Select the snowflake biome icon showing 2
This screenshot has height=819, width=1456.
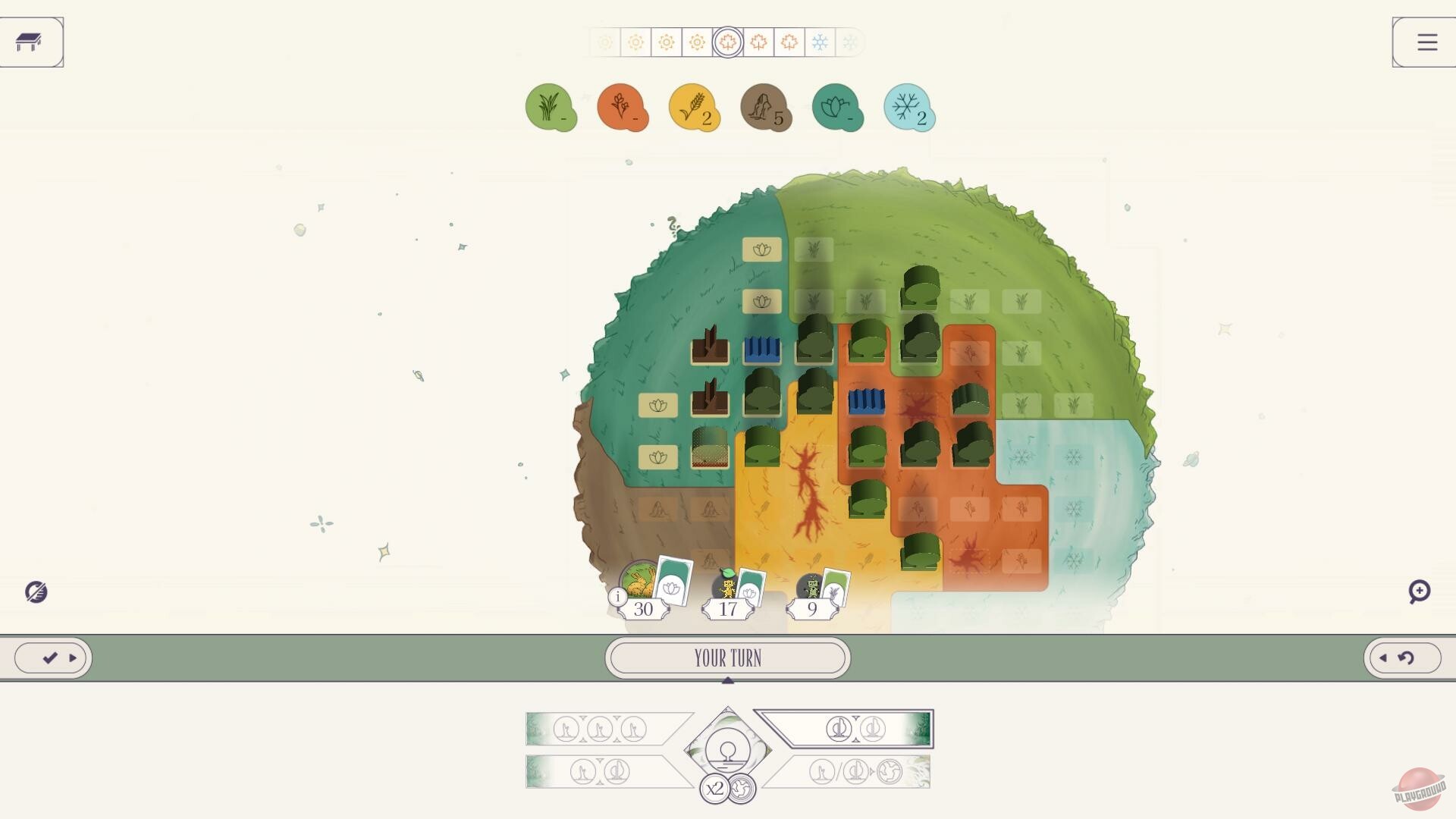point(908,107)
